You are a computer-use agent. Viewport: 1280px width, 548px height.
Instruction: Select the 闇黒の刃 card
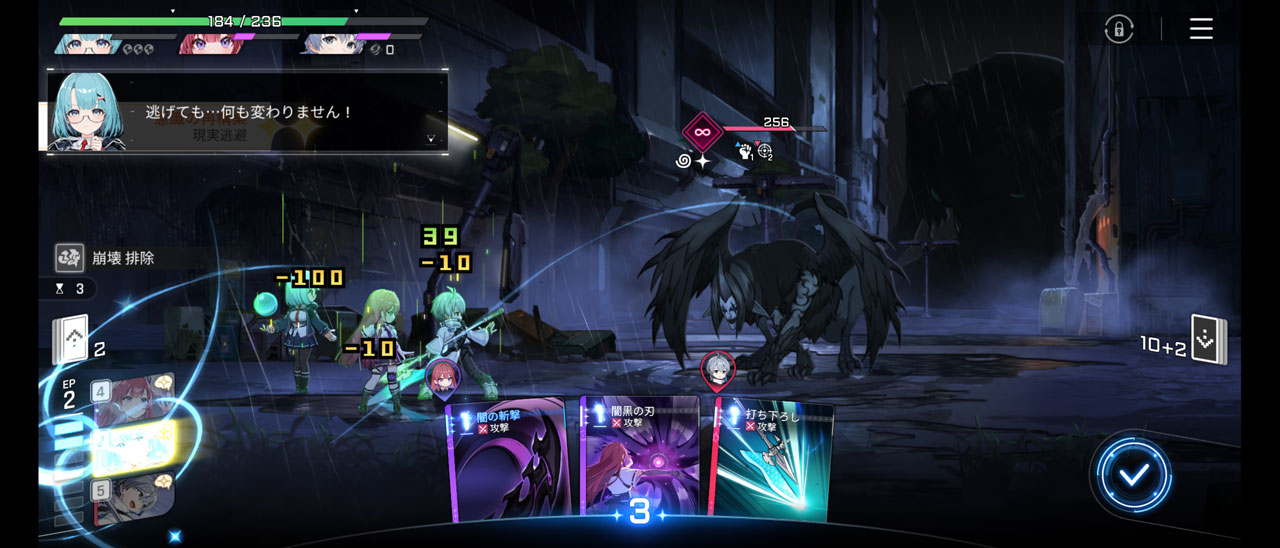(640, 460)
